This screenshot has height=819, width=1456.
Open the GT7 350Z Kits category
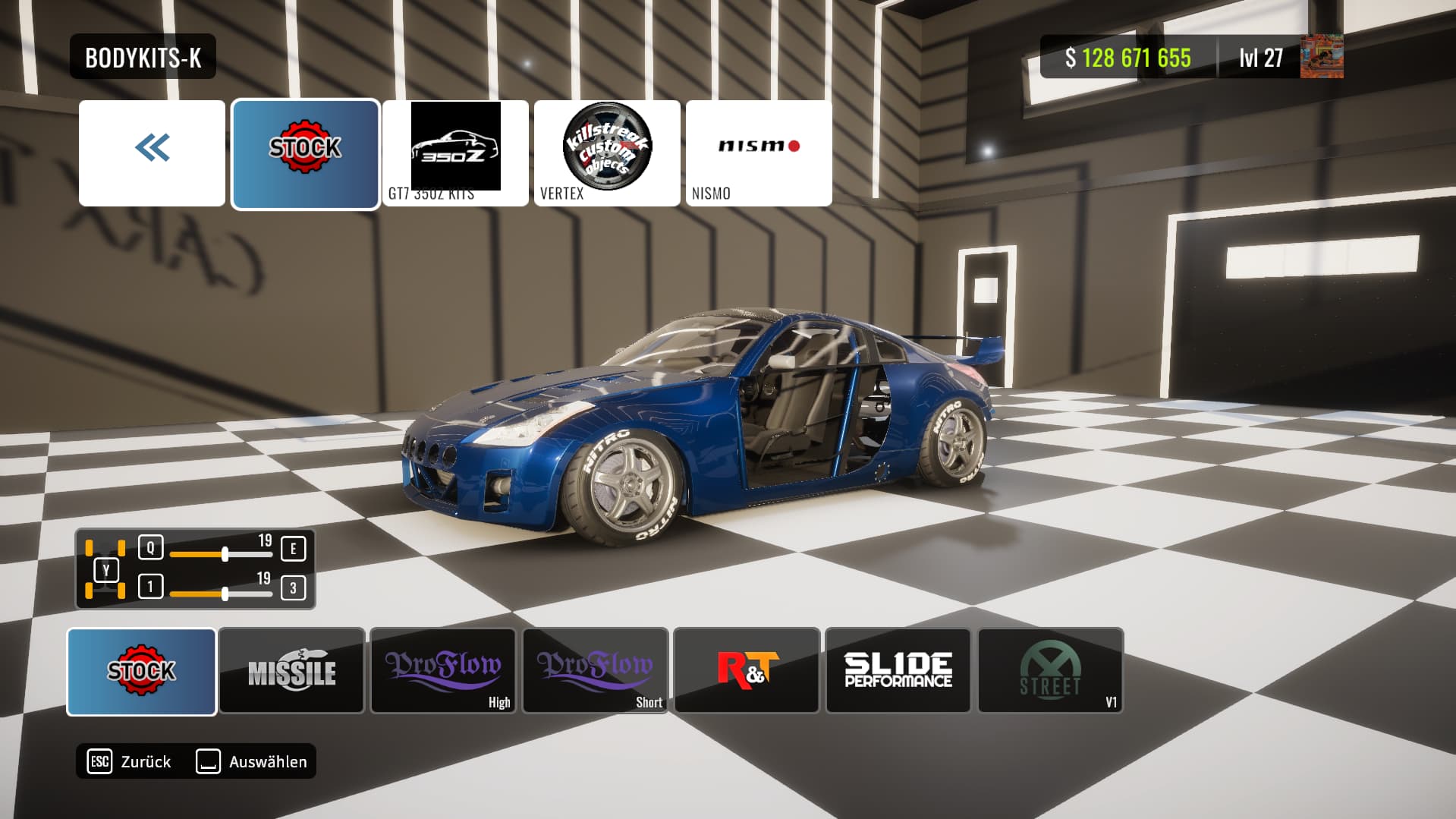coord(455,153)
